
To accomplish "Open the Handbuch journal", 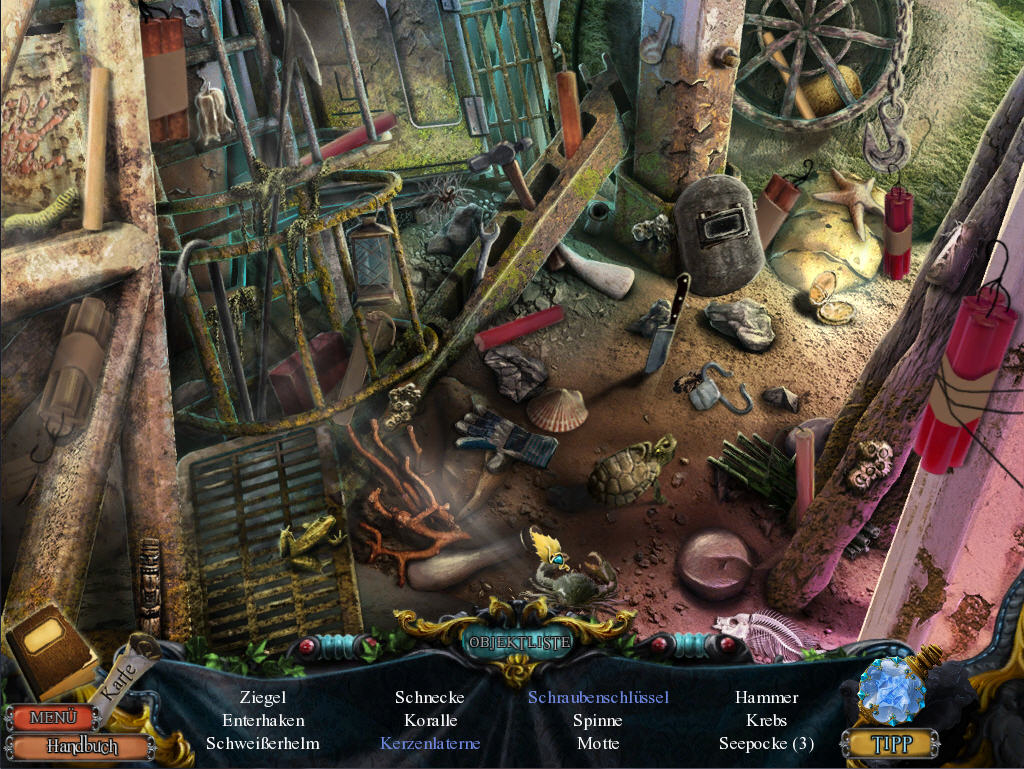I will (80, 746).
